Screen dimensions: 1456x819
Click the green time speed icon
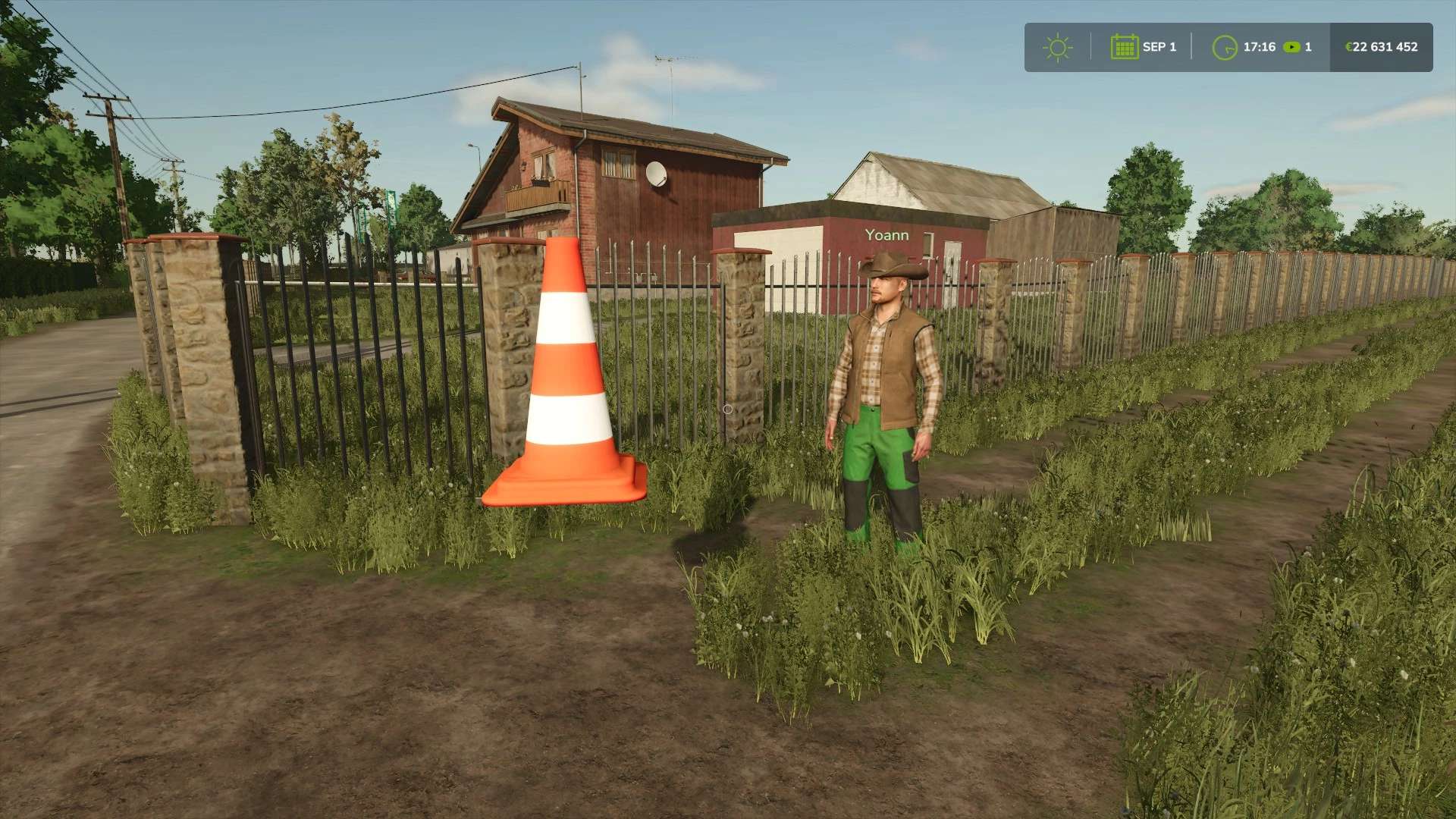(1291, 47)
